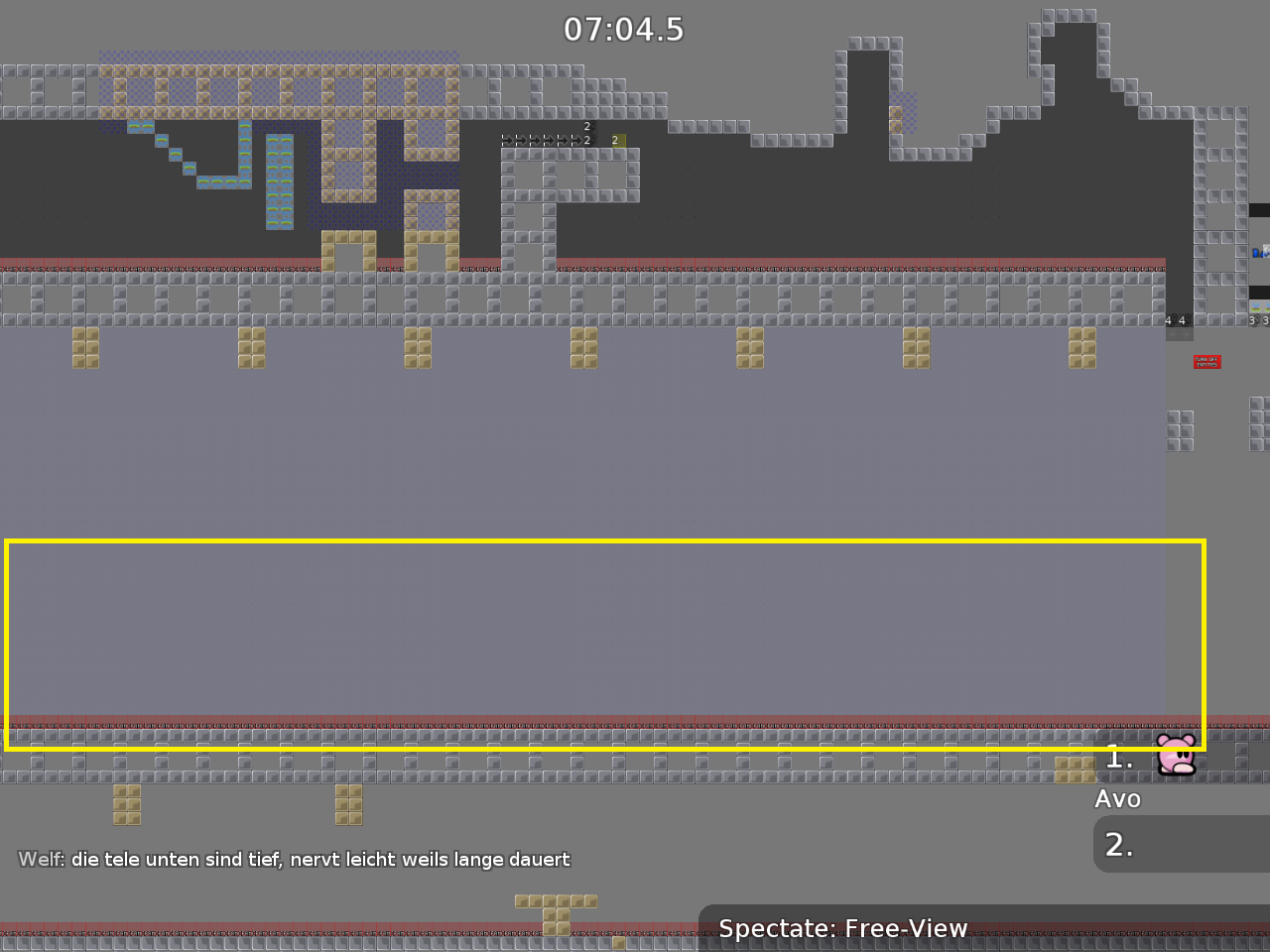
Task: Click the yellow number 2 switch tile
Action: click(618, 141)
